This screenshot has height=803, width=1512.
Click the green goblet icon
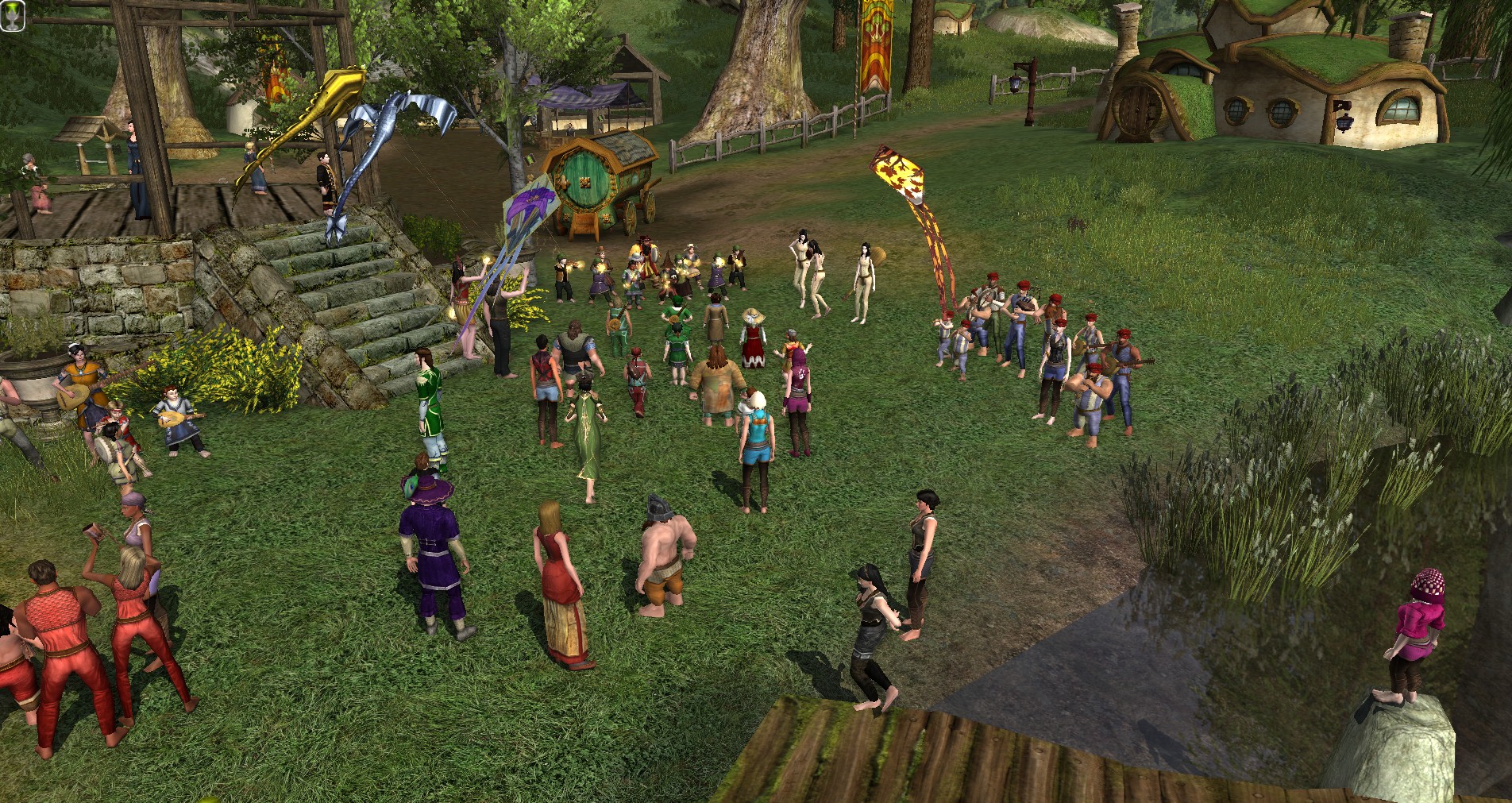point(13,14)
